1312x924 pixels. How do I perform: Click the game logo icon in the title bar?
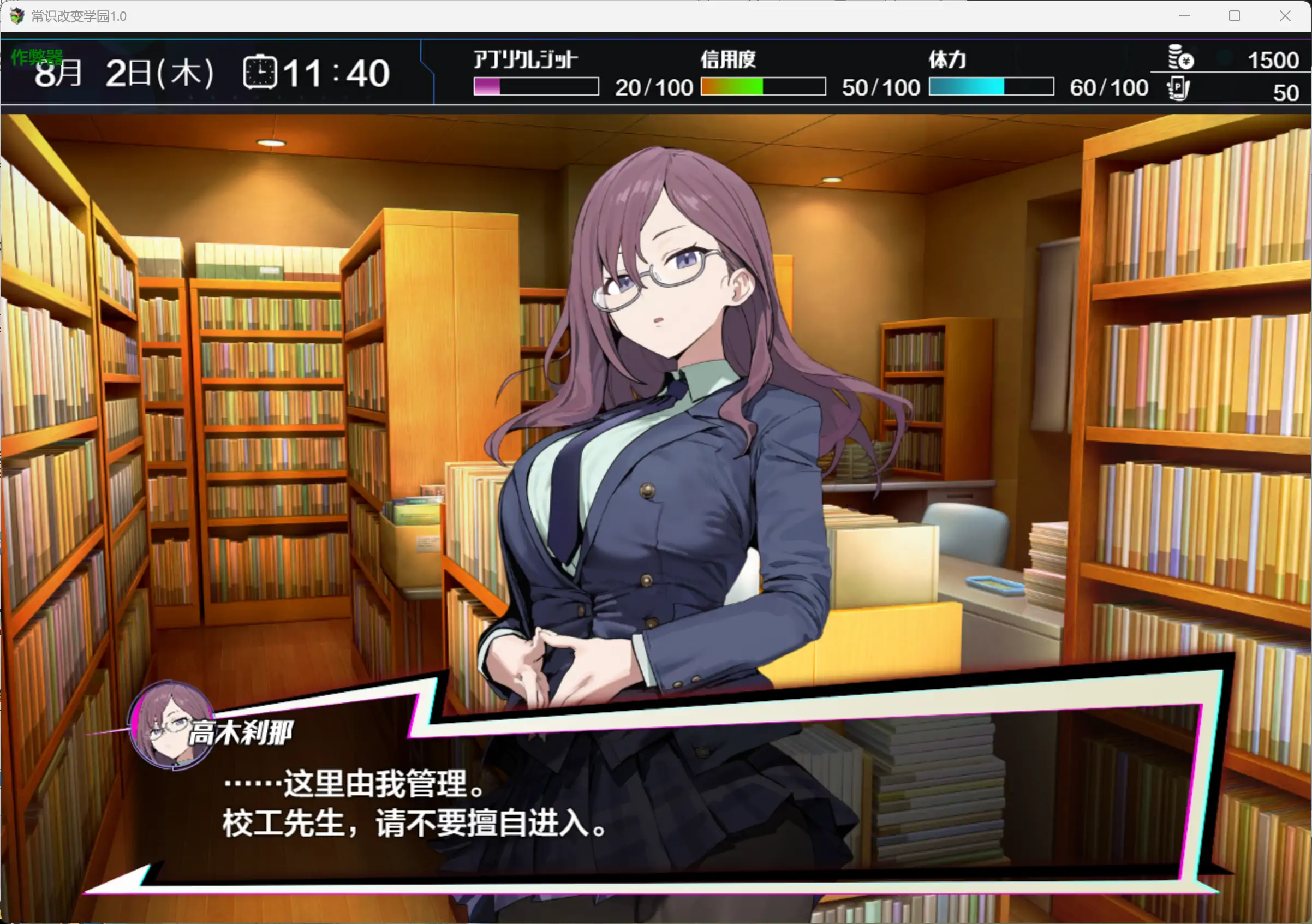coord(17,15)
